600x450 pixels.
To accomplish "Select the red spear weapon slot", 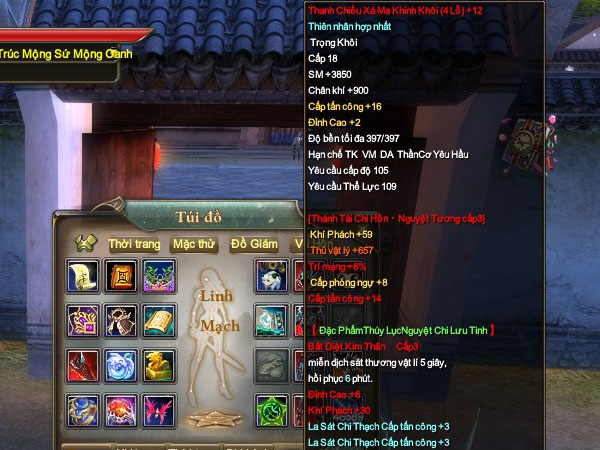I will coord(82,365).
